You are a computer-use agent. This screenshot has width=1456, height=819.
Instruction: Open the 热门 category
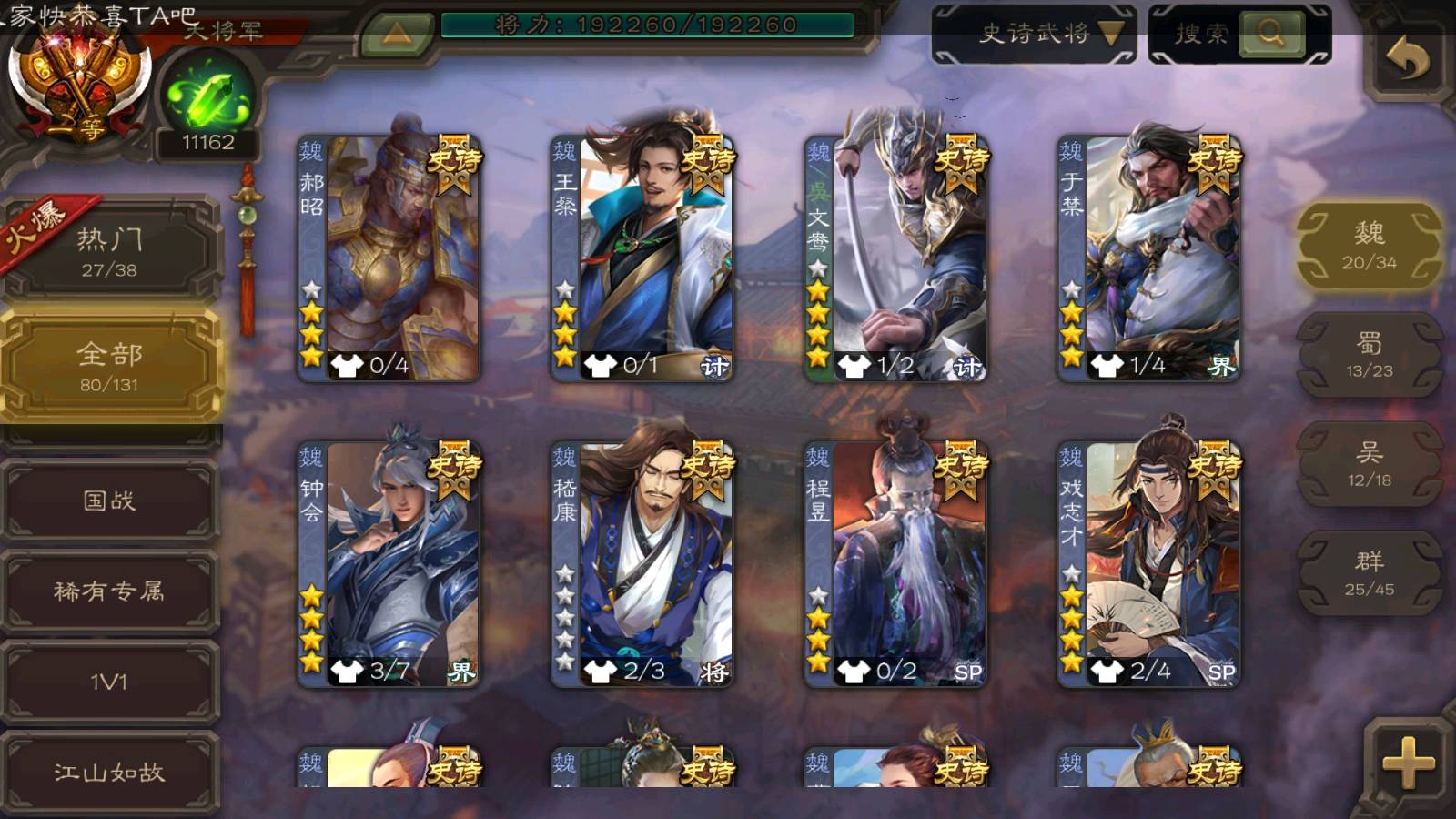point(109,252)
